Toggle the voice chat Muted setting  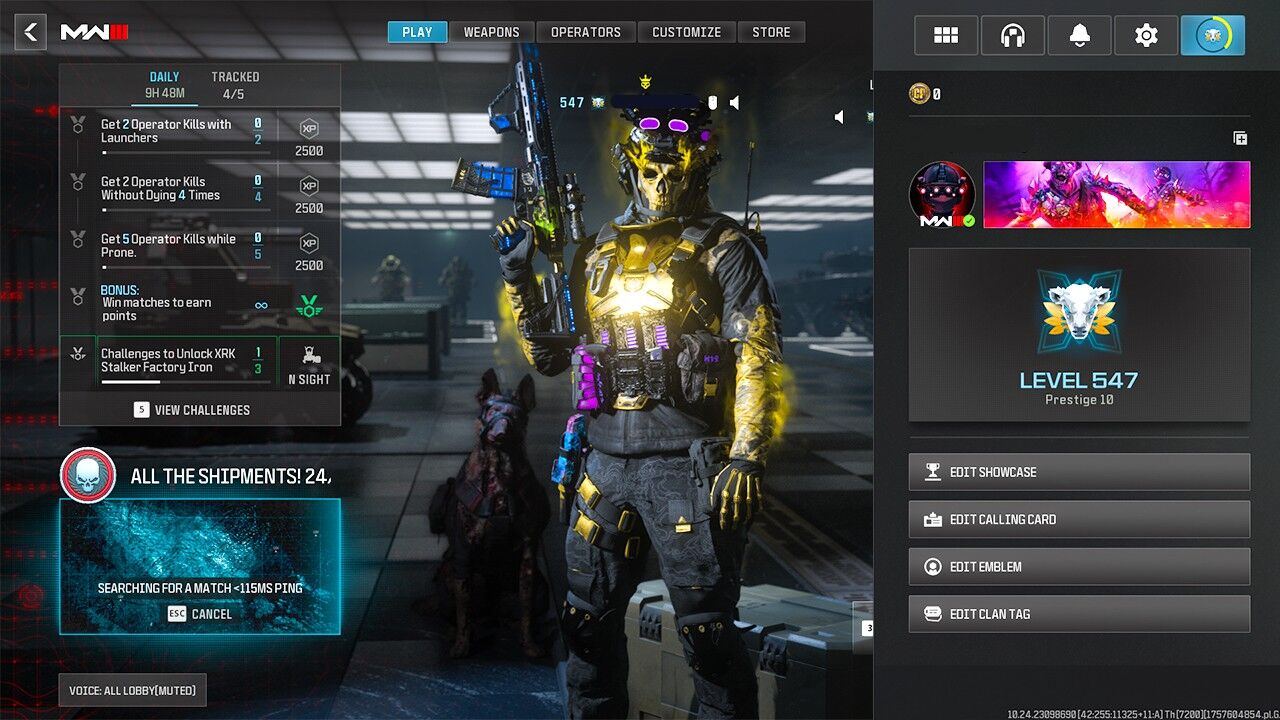tap(131, 690)
